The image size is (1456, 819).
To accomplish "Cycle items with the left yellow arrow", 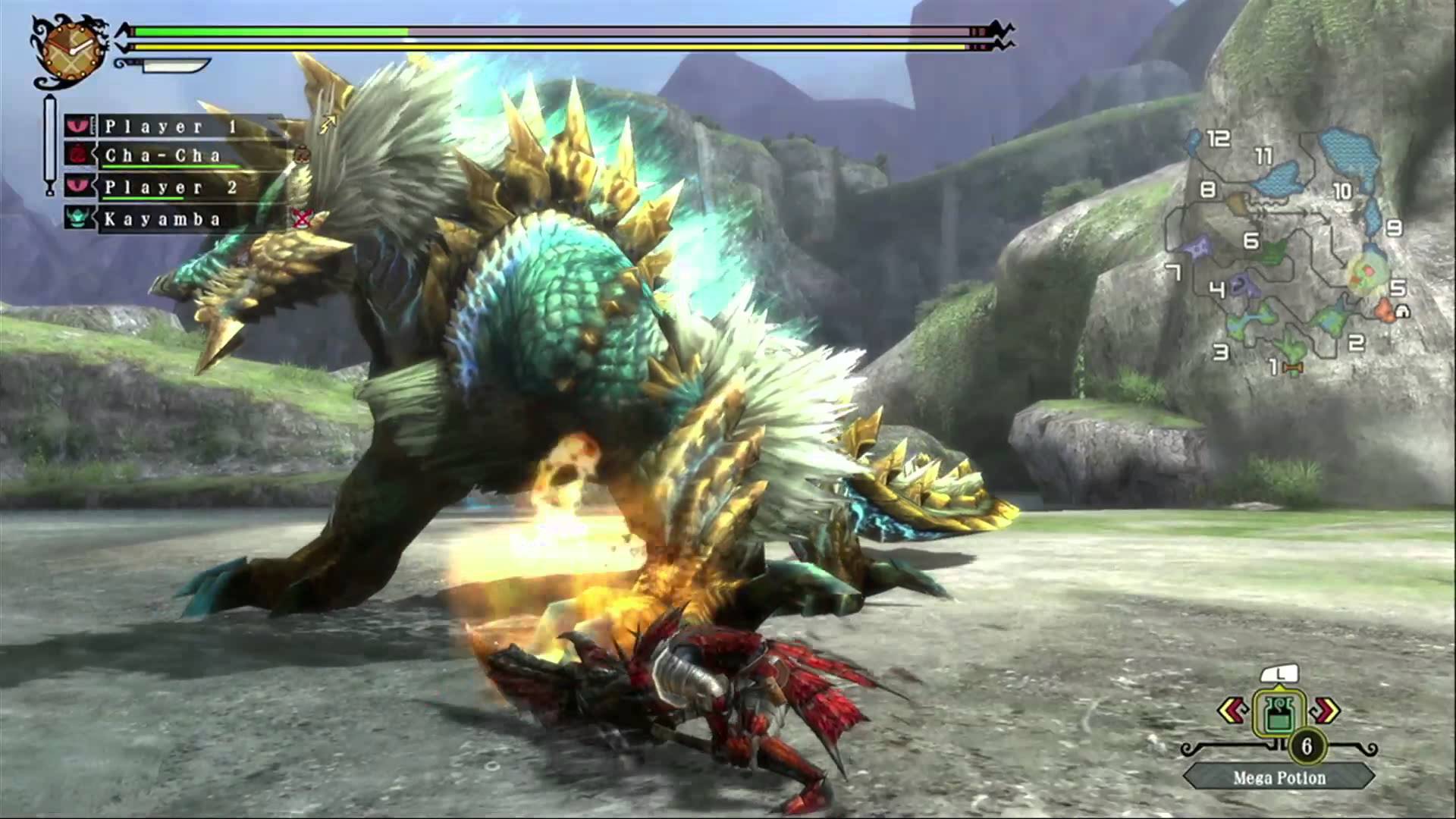I will (1233, 711).
